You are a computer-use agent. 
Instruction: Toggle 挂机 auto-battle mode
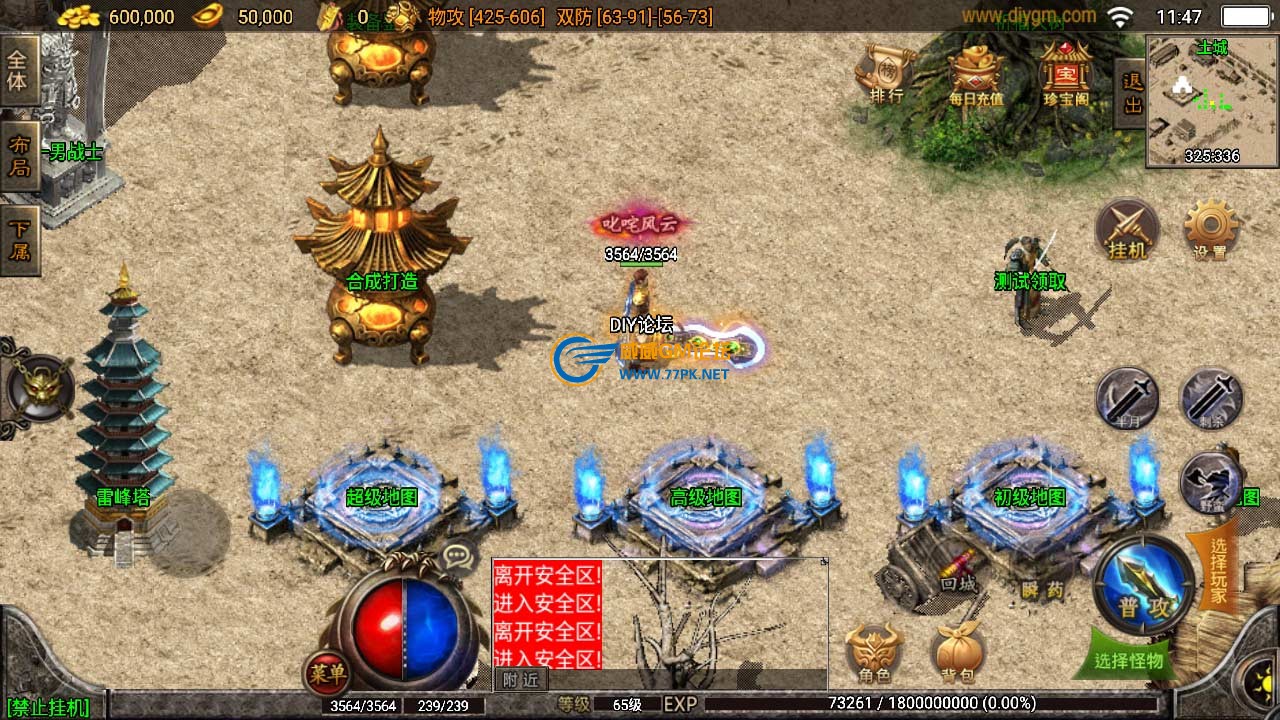tap(1128, 230)
